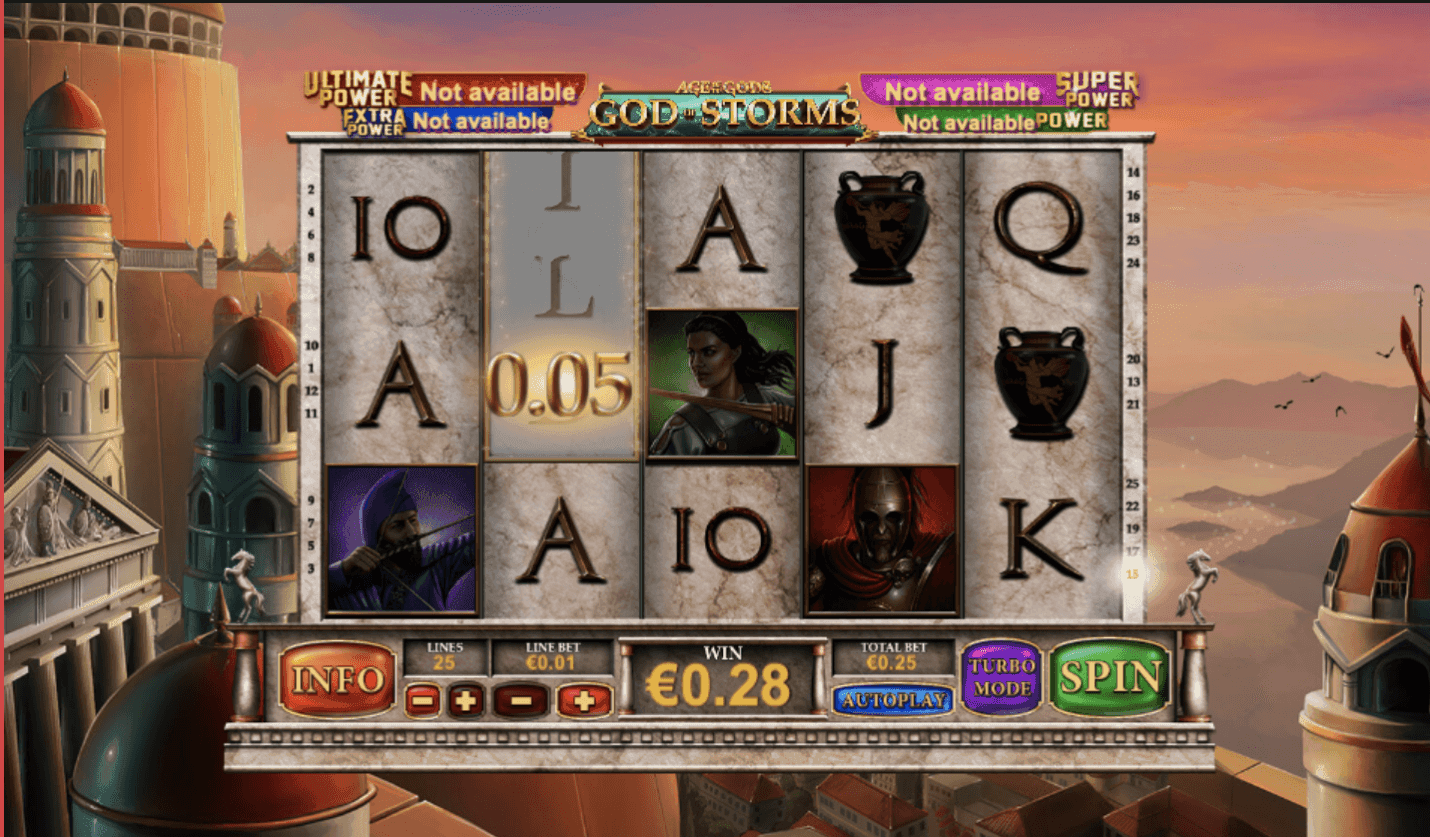Spin the reels
Viewport: 1430px width, 837px height.
click(x=1110, y=677)
